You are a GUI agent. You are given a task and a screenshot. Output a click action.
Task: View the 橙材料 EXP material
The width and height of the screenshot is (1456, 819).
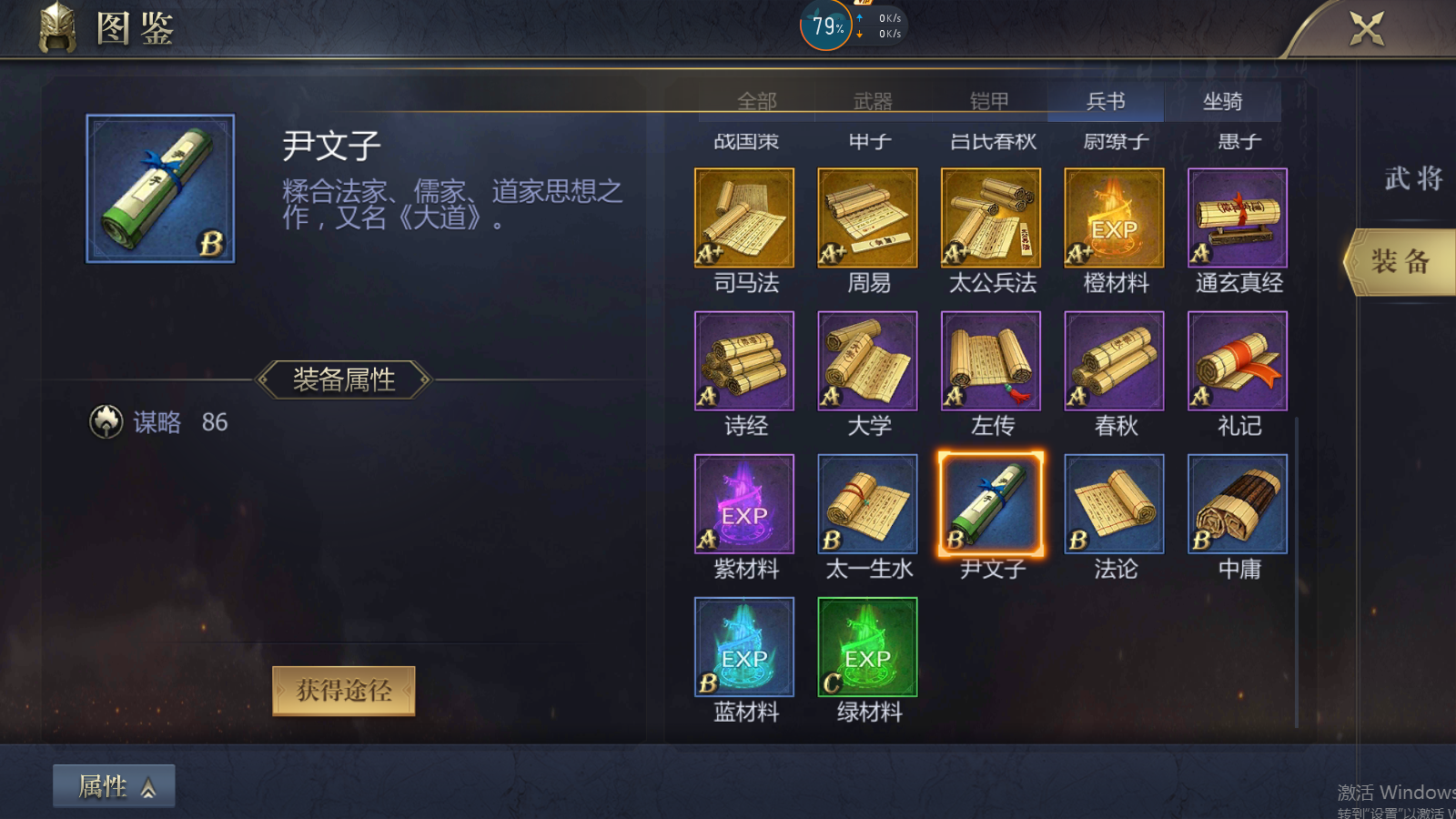coord(1113,217)
